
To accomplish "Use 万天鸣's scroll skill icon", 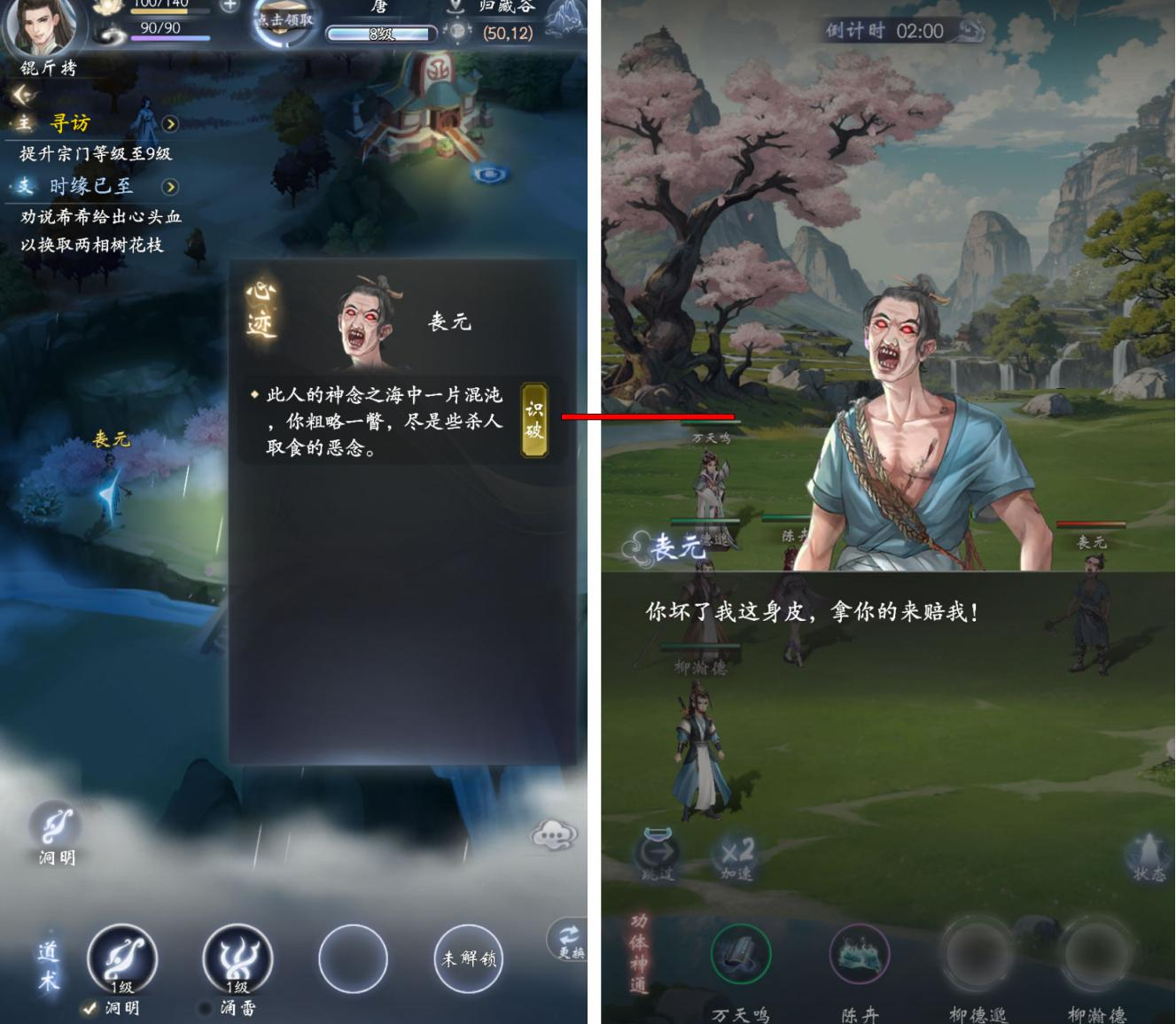I will tap(743, 954).
